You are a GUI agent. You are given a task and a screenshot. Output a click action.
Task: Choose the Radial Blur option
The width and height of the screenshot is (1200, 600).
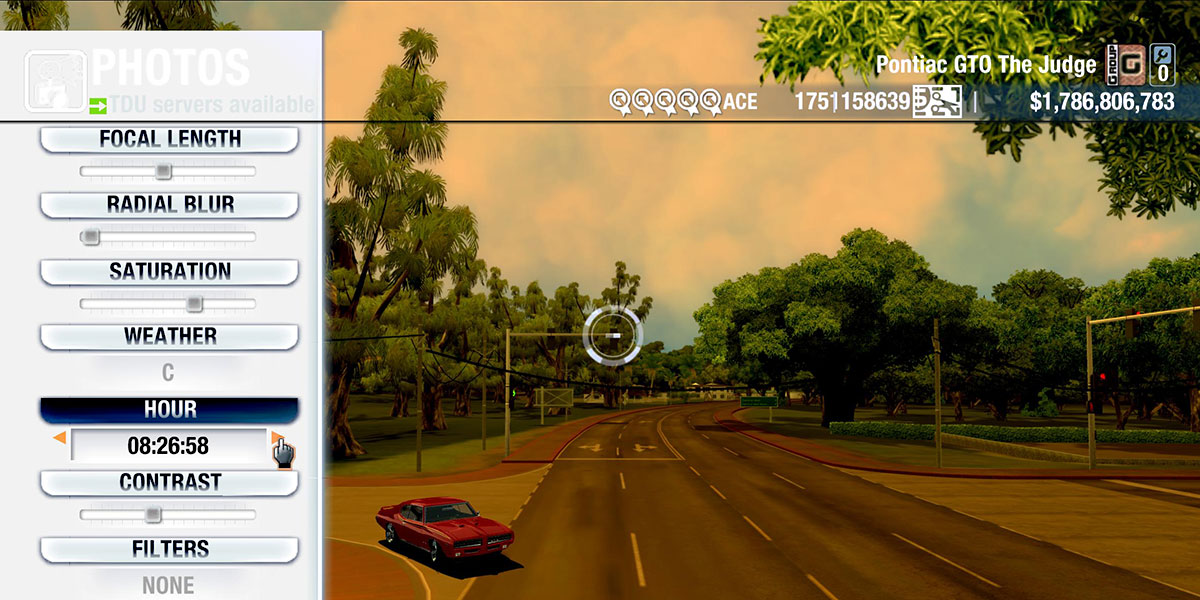coord(169,205)
